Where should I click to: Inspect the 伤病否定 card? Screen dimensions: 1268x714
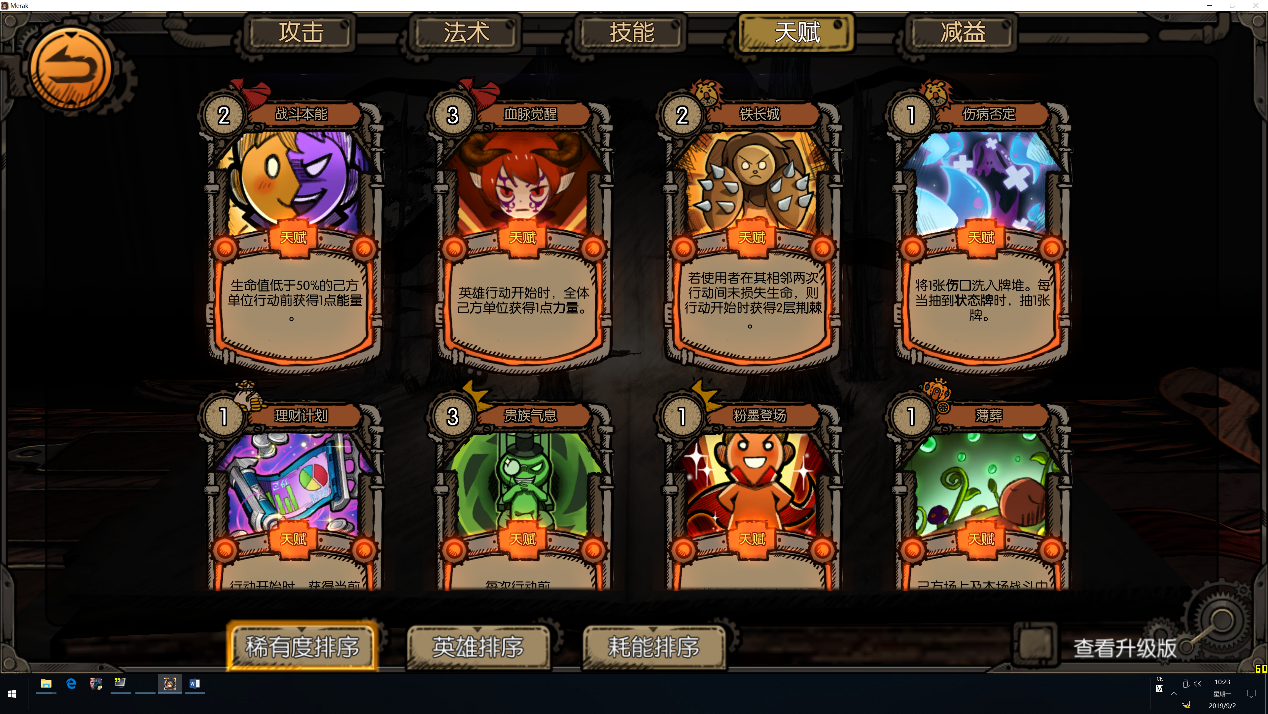(x=981, y=230)
